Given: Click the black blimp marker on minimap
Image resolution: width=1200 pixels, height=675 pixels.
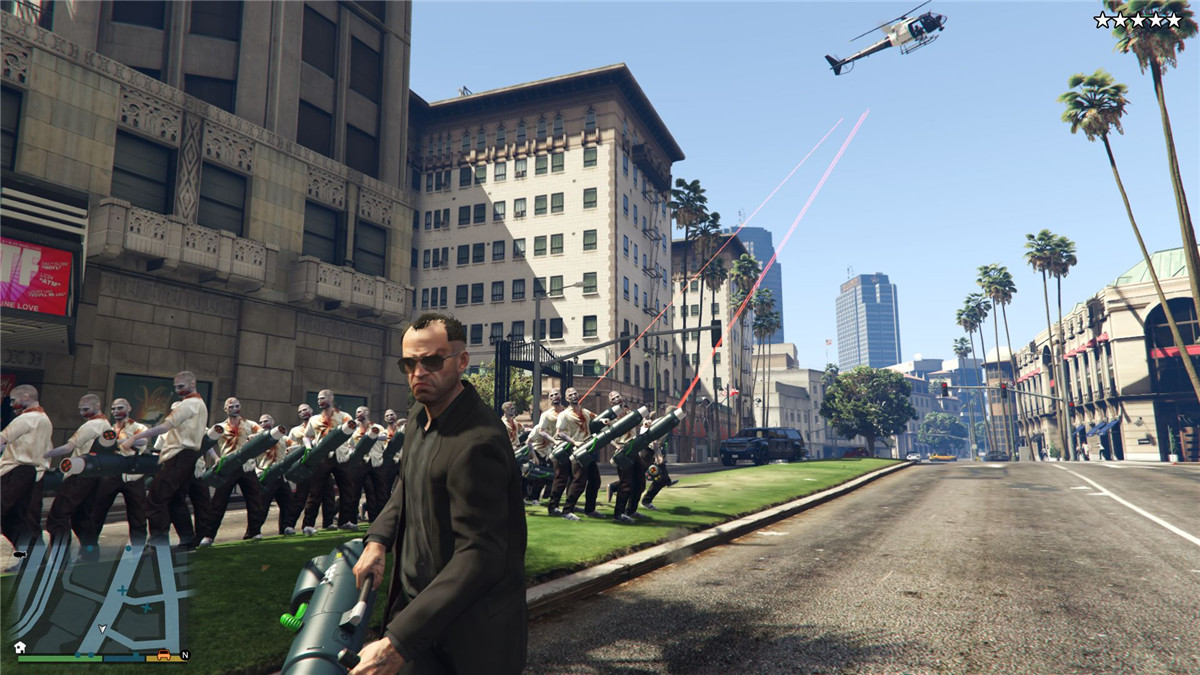Looking at the screenshot, I should [x=18, y=552].
